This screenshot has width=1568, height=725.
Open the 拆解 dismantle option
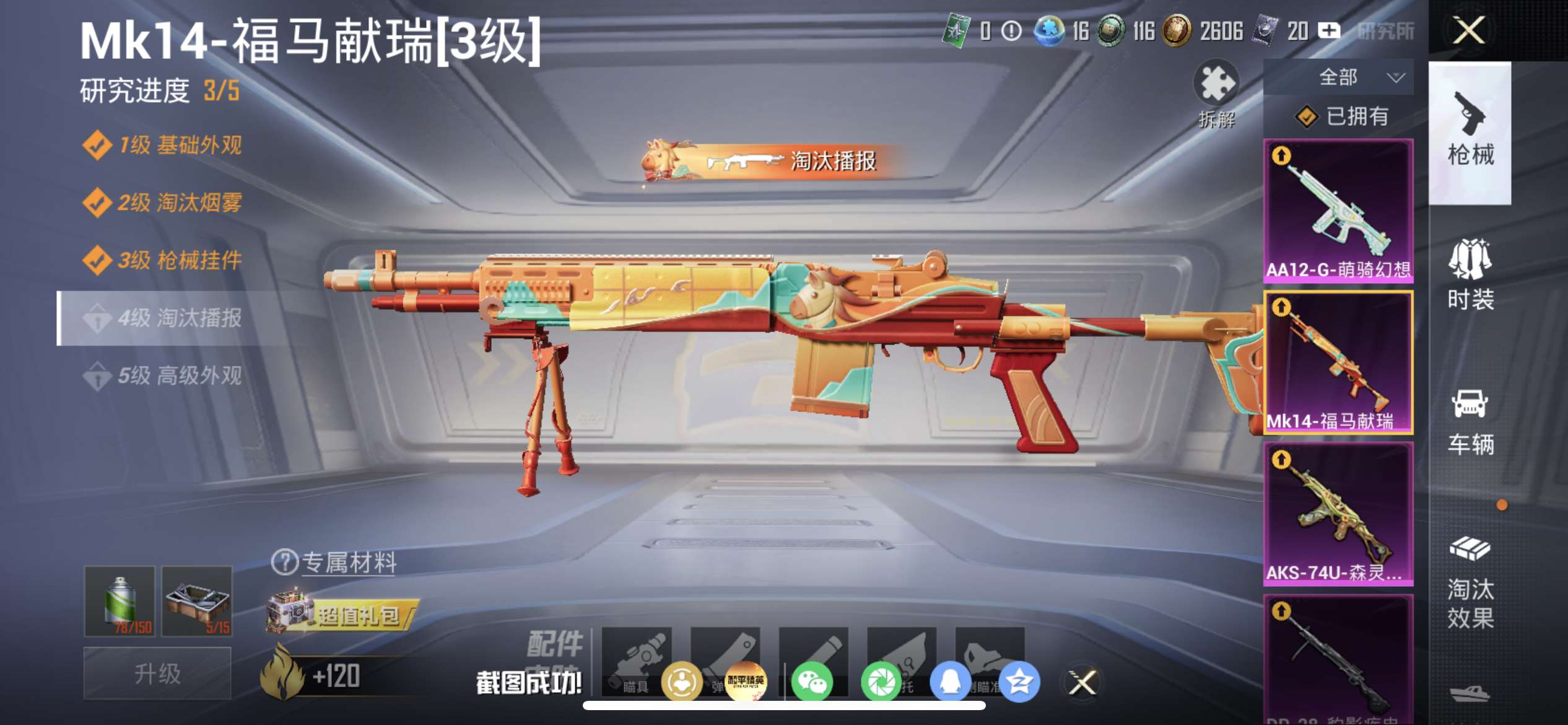click(1216, 93)
